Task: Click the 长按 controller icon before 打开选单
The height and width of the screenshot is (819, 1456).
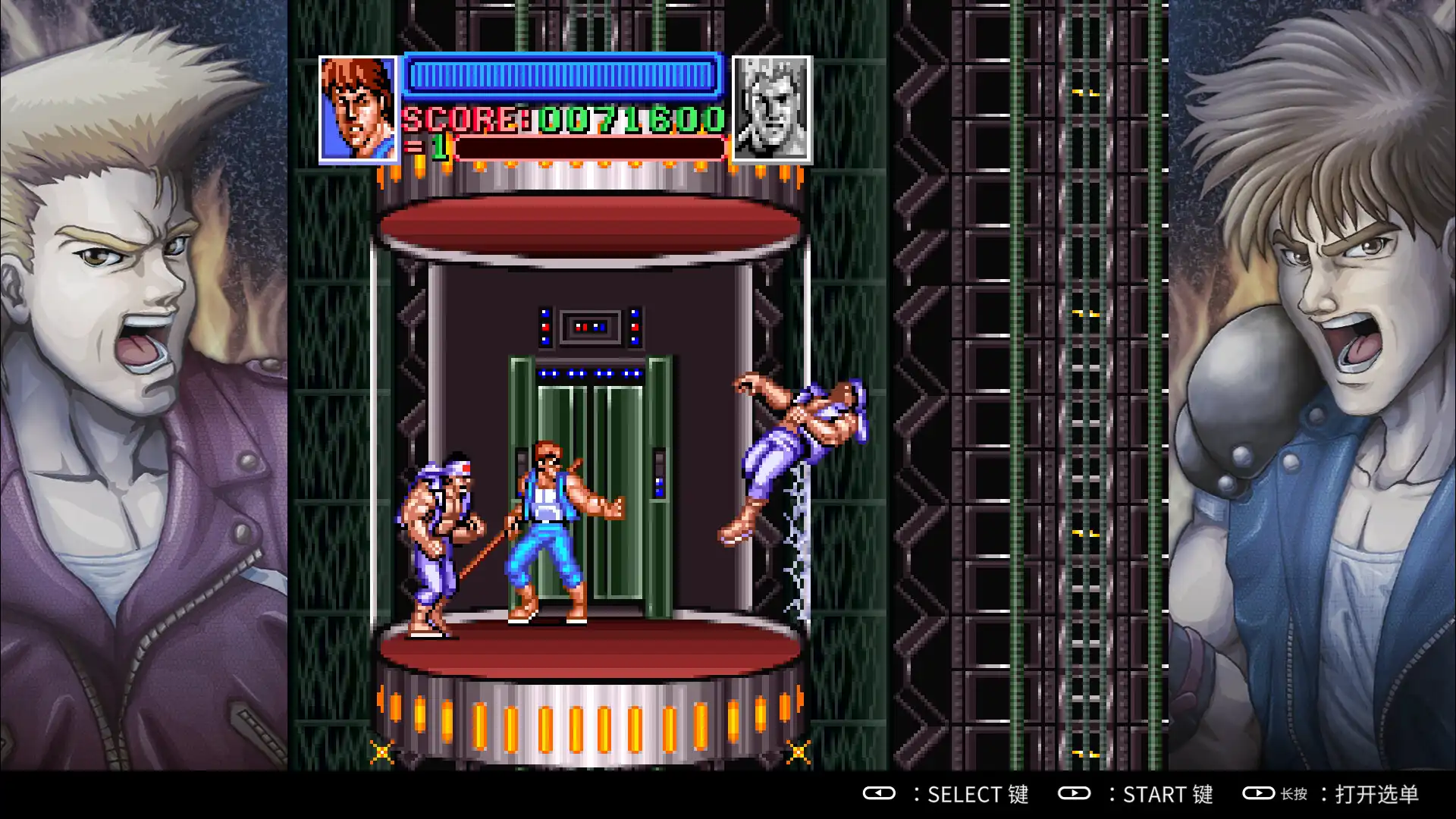Action: click(x=1260, y=795)
